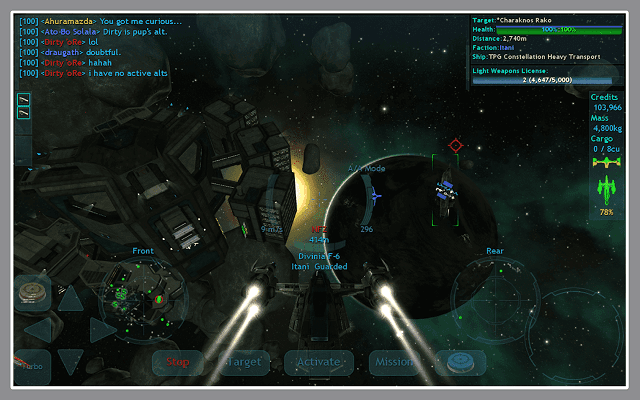Image resolution: width=640 pixels, height=400 pixels.
Task: Tap the right arrow on the pad
Action: point(103,328)
